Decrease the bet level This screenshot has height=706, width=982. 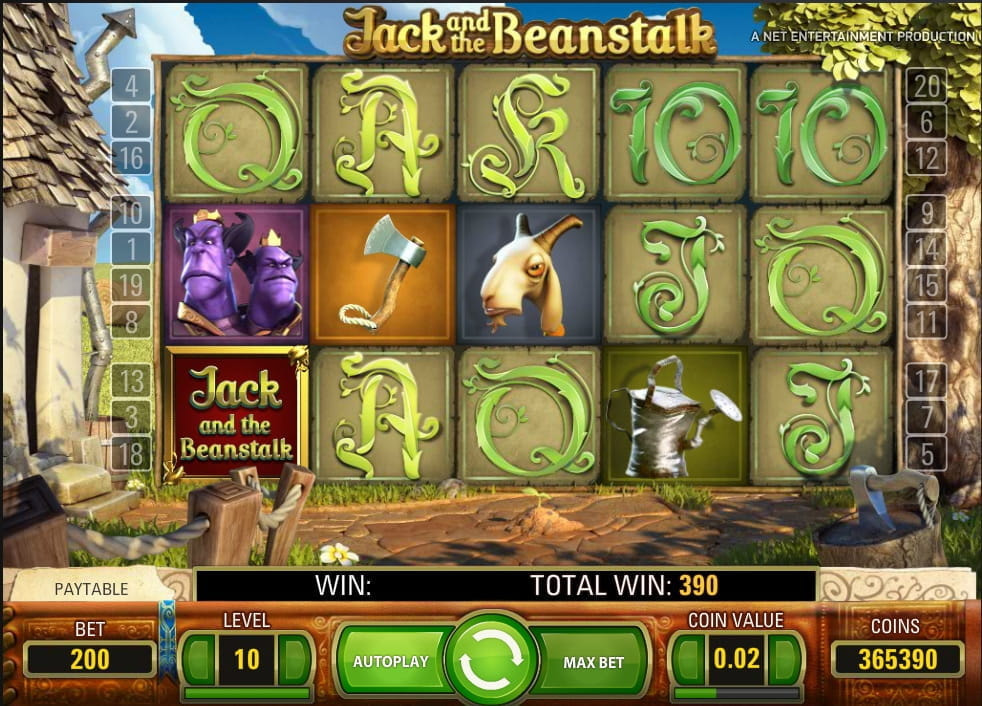199,659
